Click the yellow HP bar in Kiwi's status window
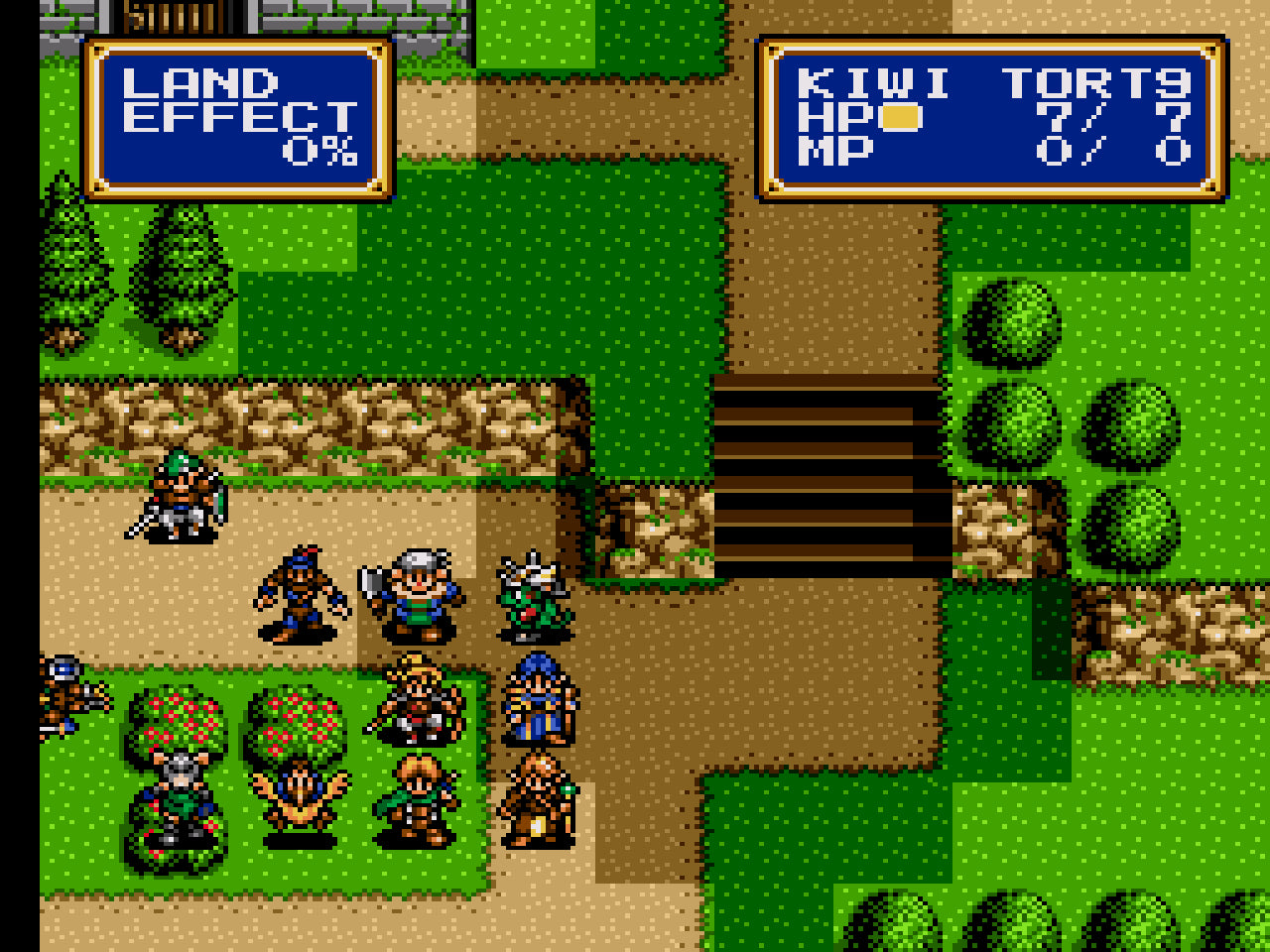 tap(899, 118)
